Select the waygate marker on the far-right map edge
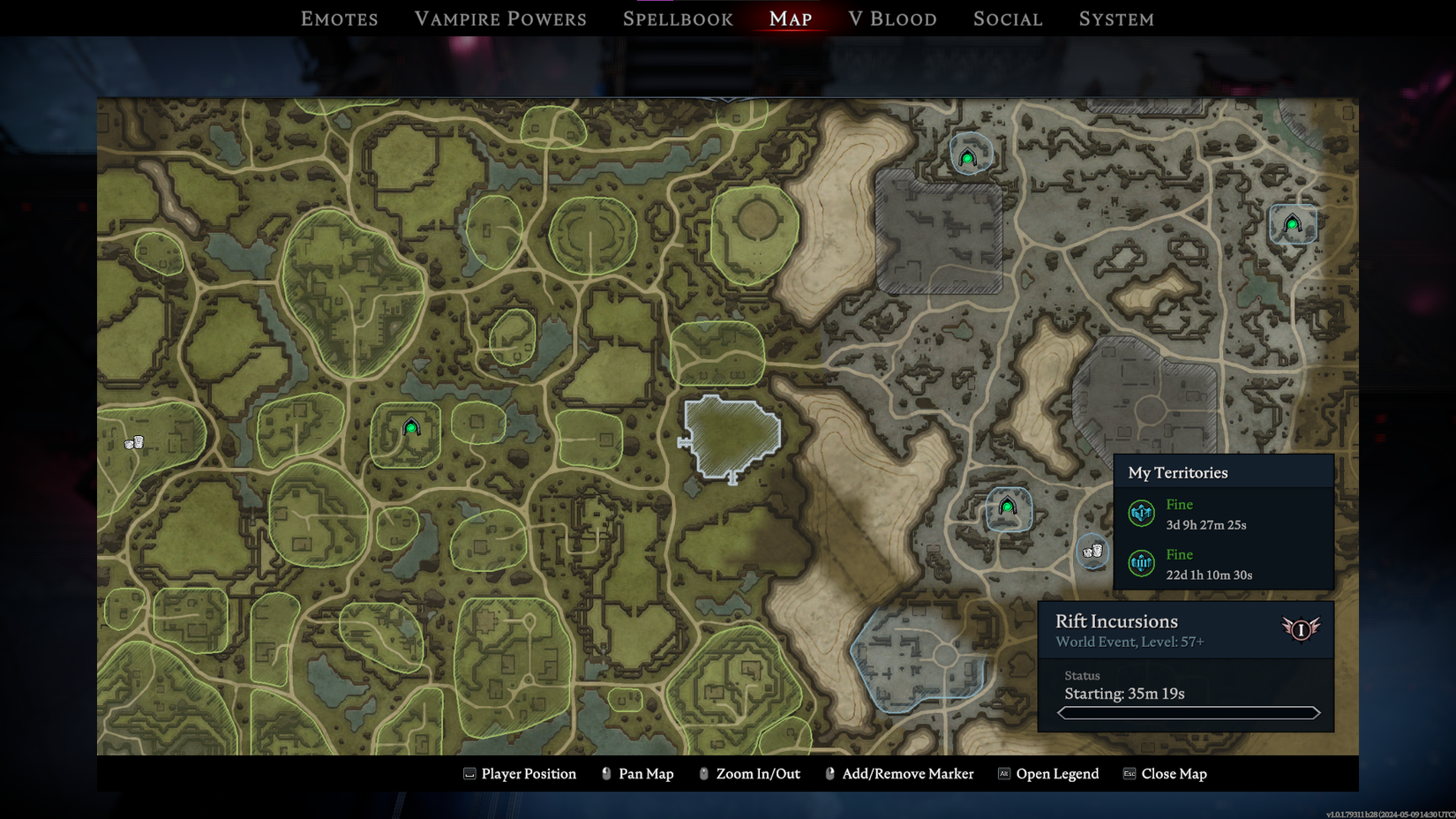 tap(1292, 225)
